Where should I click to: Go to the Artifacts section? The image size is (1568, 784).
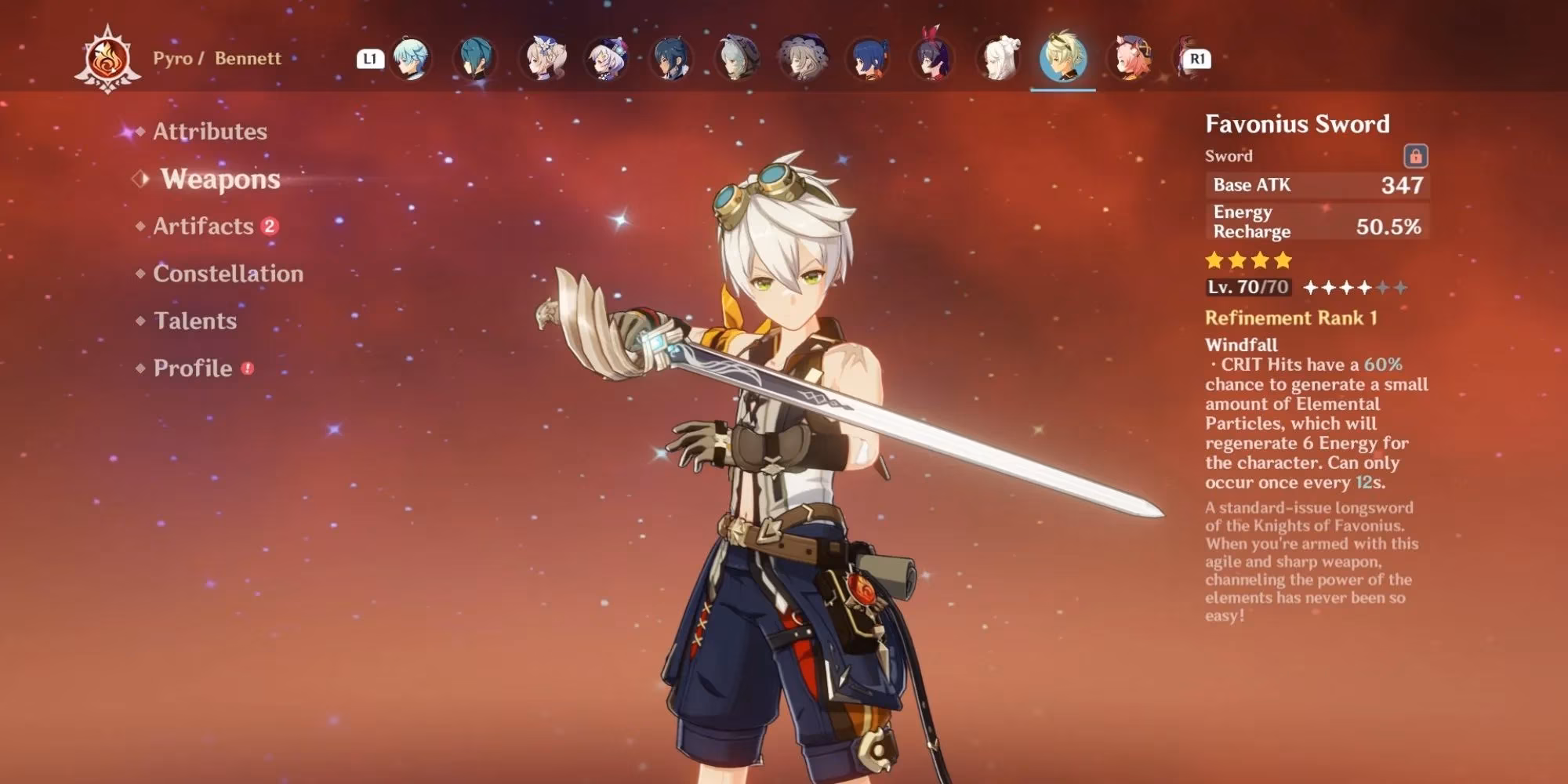coord(203,227)
